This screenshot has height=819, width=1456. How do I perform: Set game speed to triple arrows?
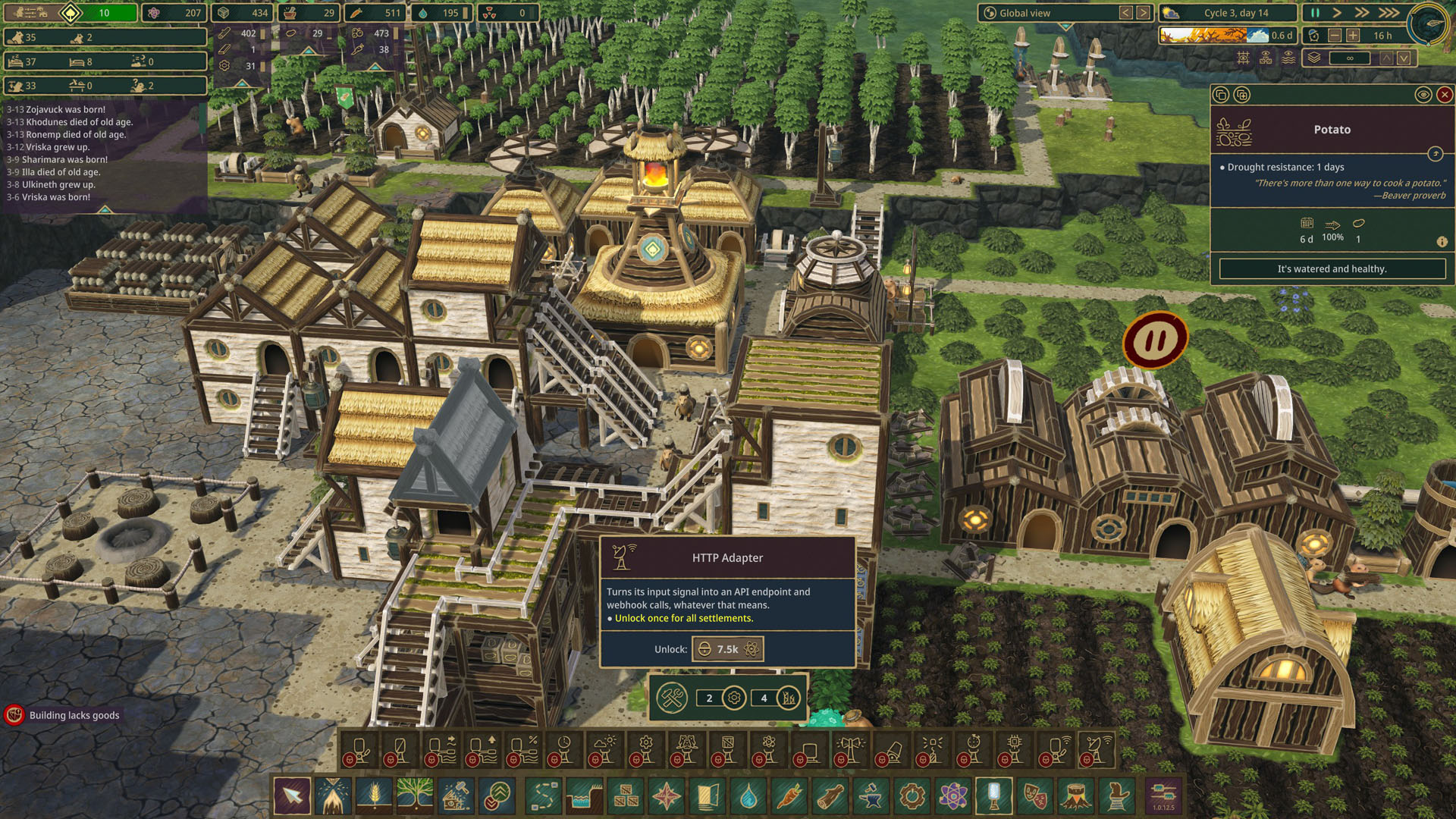click(x=1389, y=13)
